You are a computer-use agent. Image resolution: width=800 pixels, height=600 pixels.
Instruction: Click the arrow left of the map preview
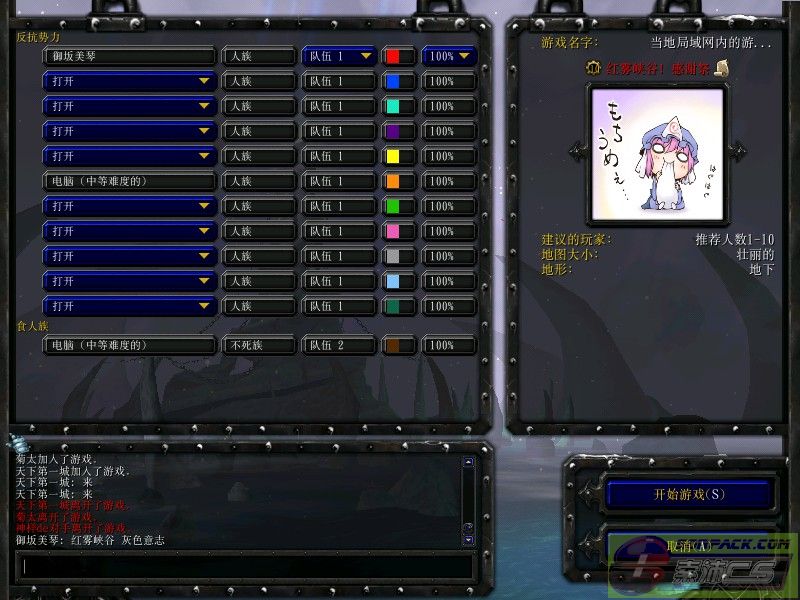[x=575, y=151]
